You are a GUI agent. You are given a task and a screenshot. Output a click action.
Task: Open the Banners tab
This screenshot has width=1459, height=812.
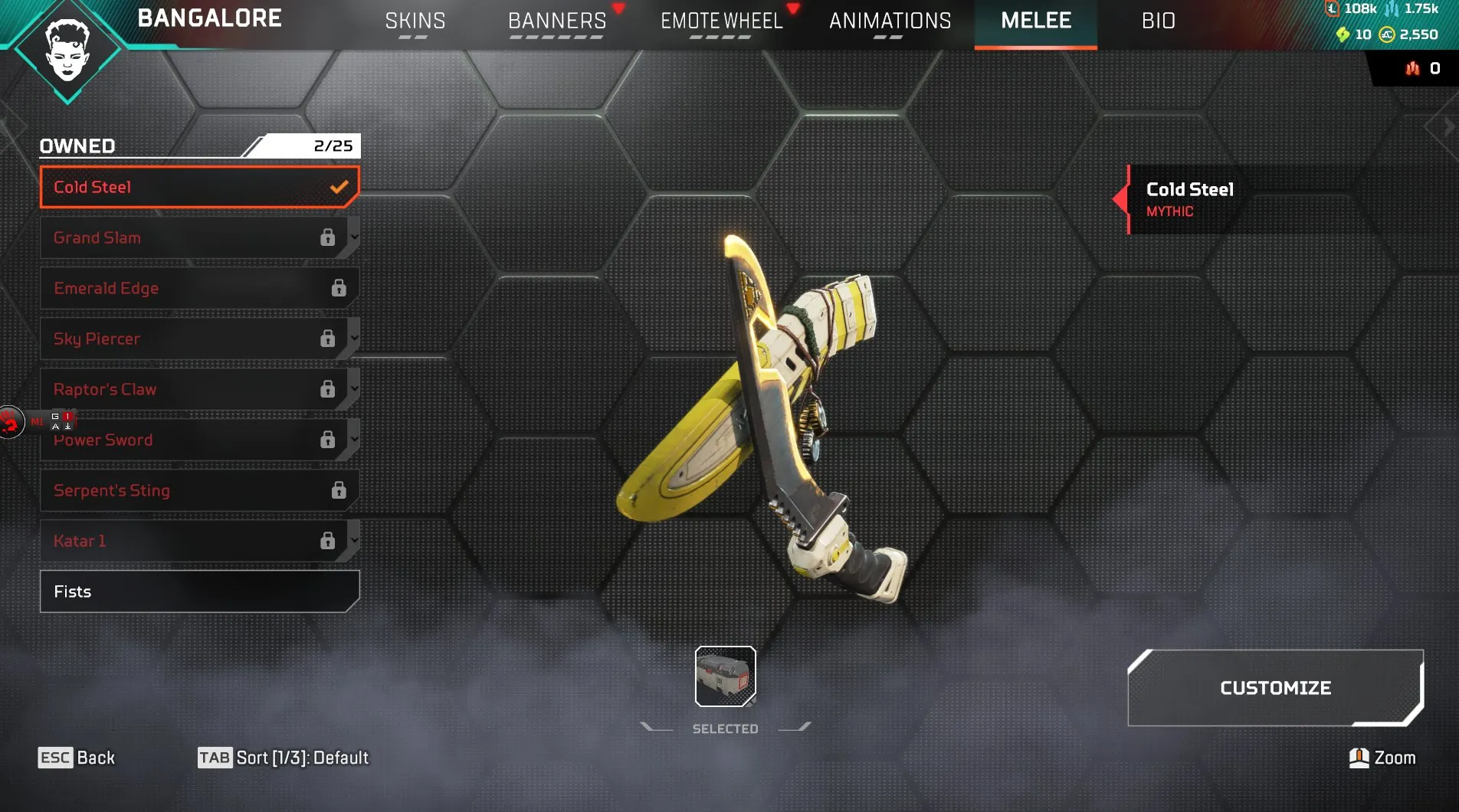coord(557,21)
